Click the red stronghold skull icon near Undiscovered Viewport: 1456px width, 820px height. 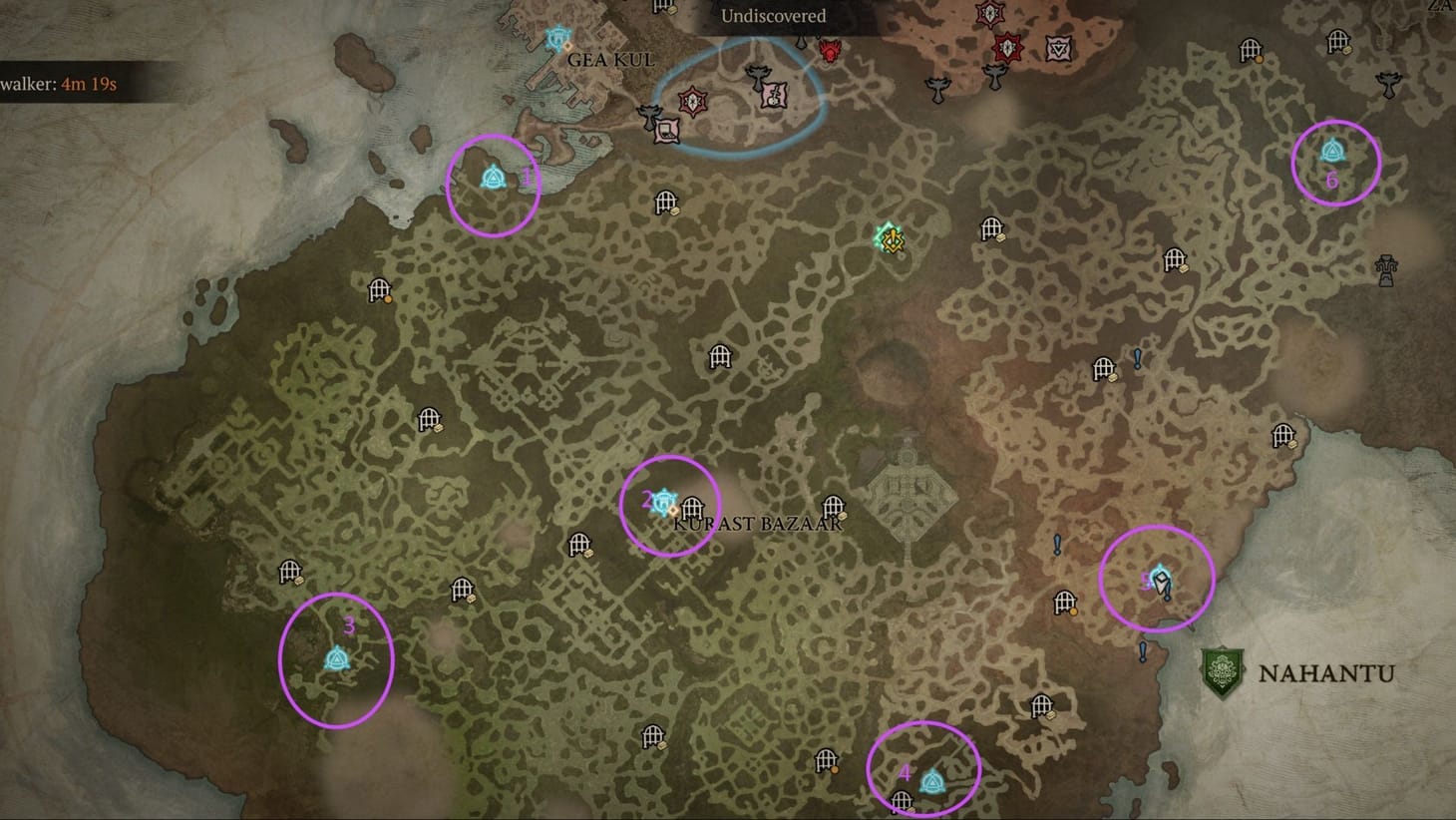coord(829,52)
